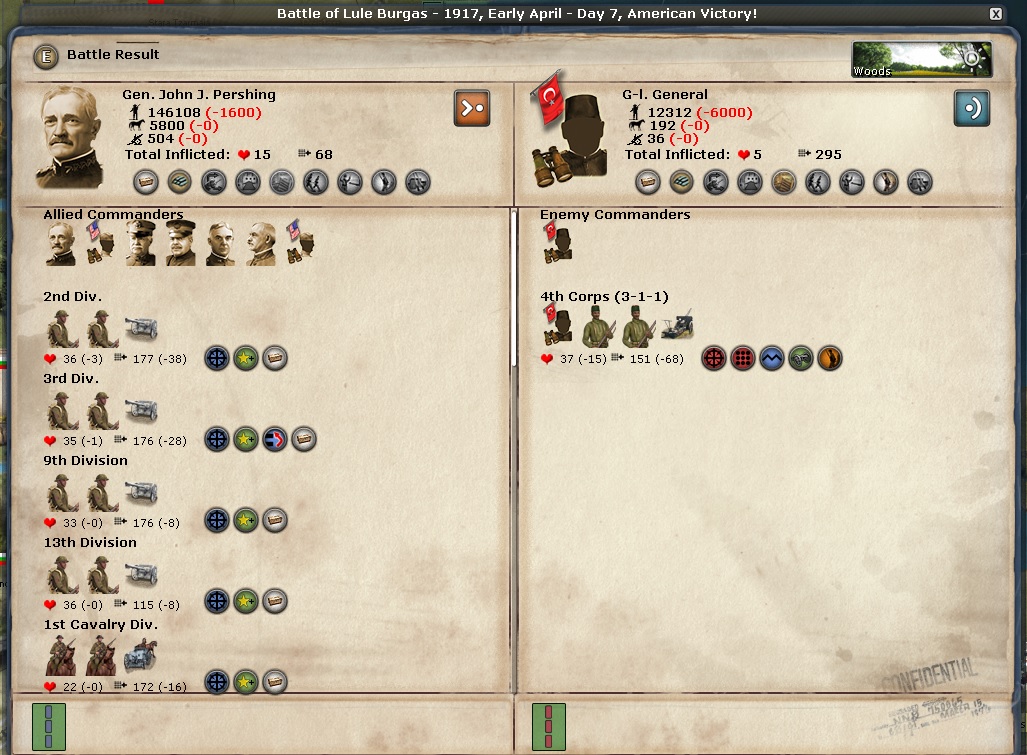Image resolution: width=1027 pixels, height=755 pixels.
Task: Open the Woods terrain thumbnail
Action: [921, 60]
